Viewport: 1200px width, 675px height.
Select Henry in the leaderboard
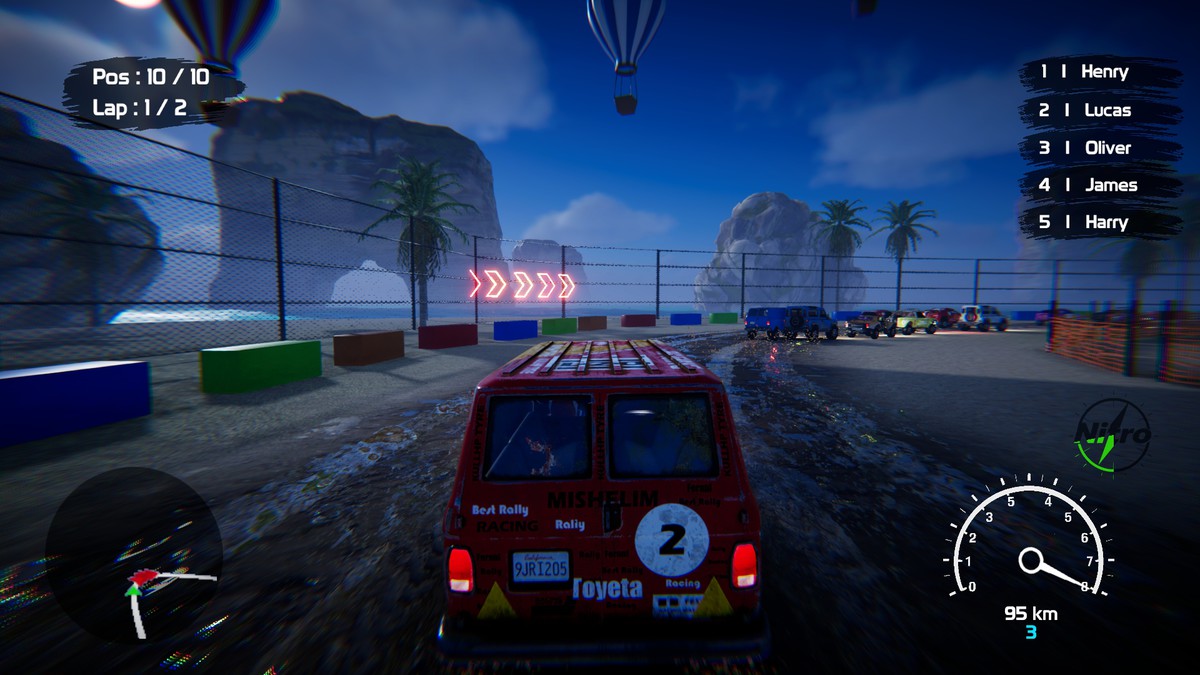pos(1099,72)
